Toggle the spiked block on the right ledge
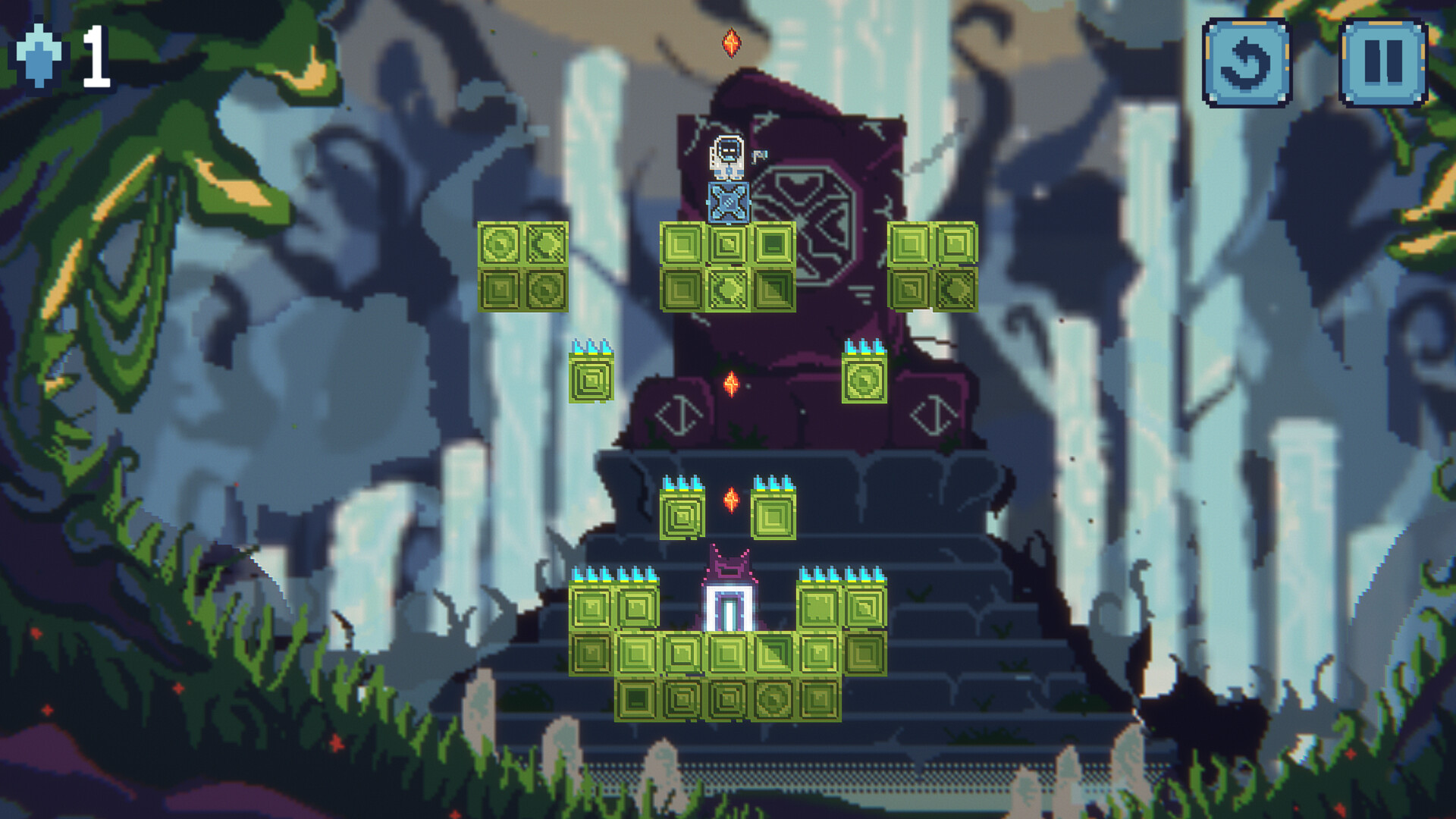1456x819 pixels. point(864,377)
